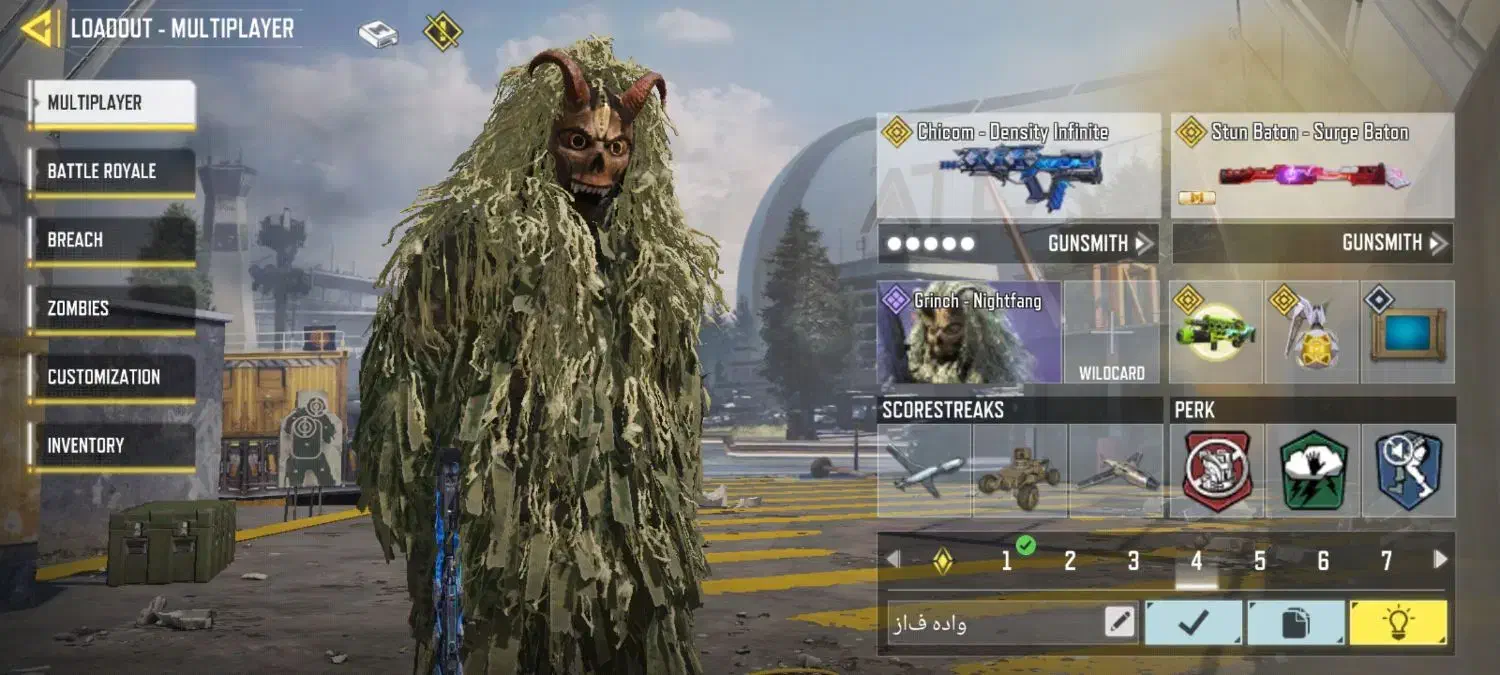Confirm the loadout with the checkmark button

pos(1194,623)
